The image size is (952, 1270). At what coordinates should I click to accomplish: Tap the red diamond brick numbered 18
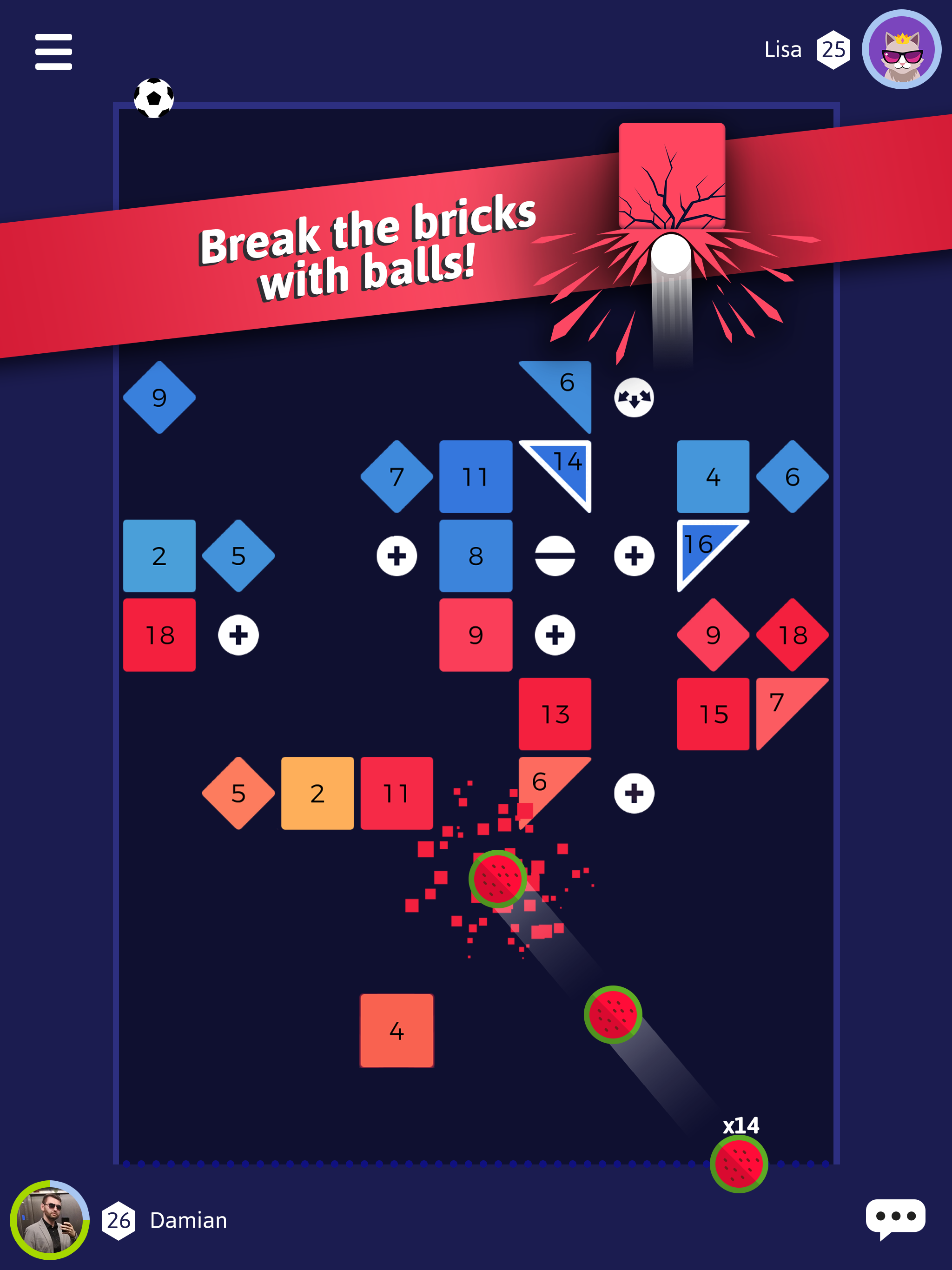[793, 634]
